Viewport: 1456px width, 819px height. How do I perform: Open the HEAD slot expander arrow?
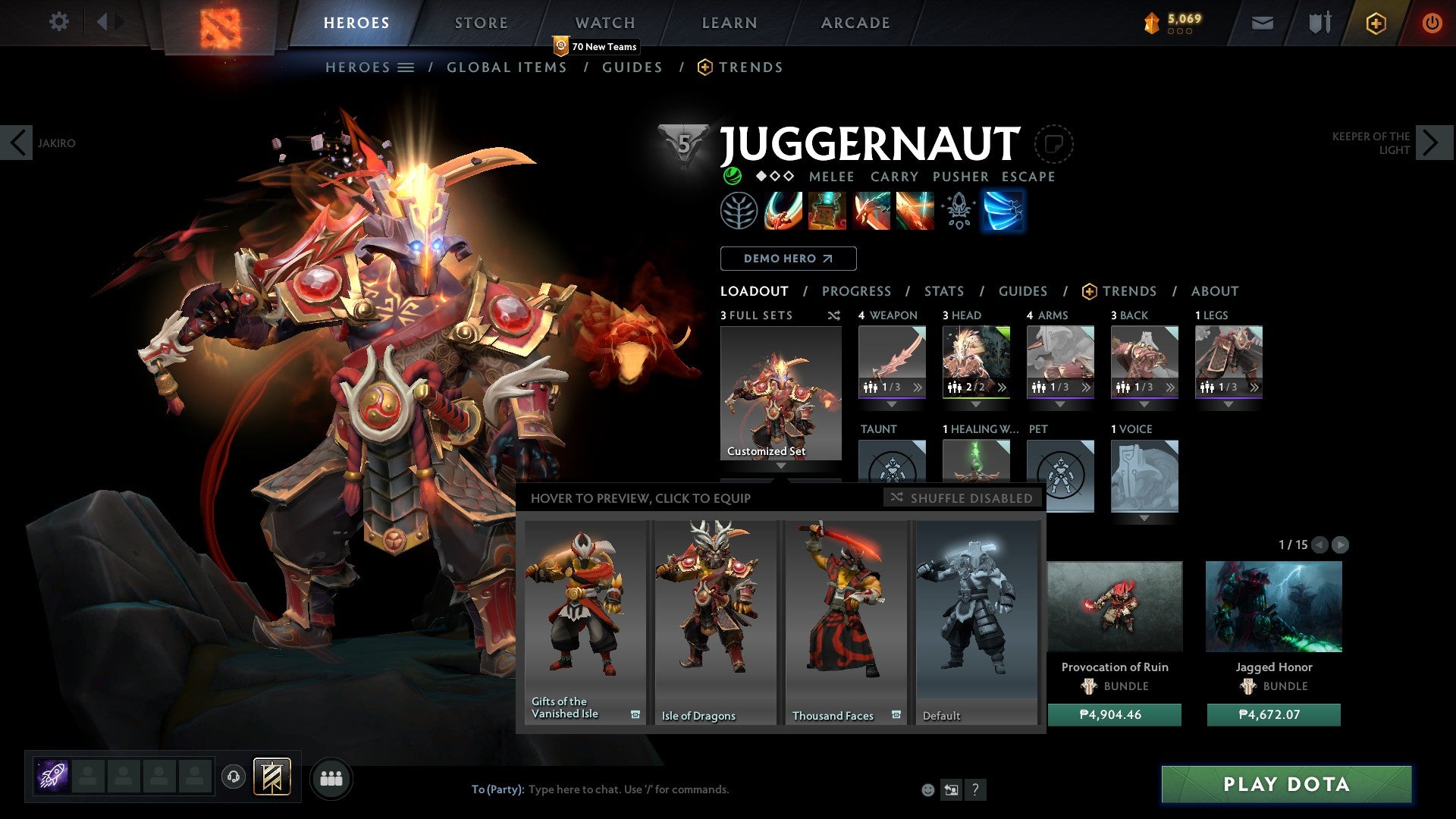click(x=977, y=404)
